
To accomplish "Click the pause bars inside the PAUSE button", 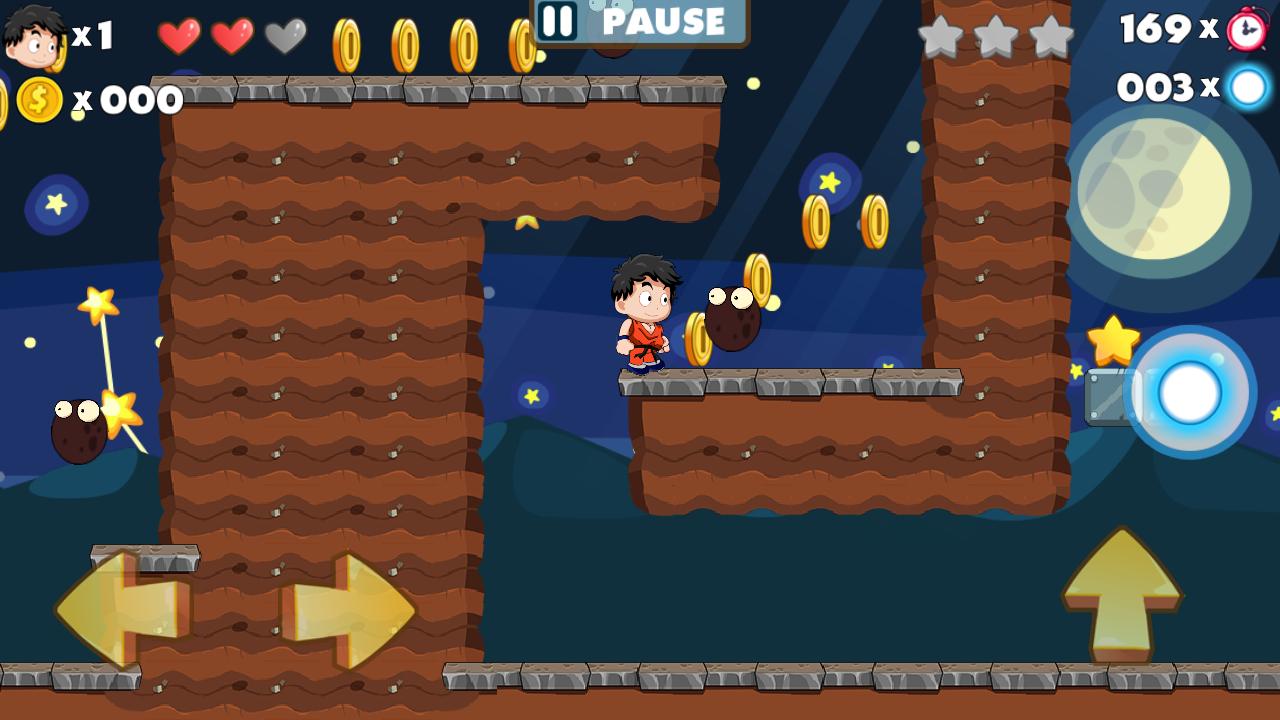I will [x=559, y=22].
